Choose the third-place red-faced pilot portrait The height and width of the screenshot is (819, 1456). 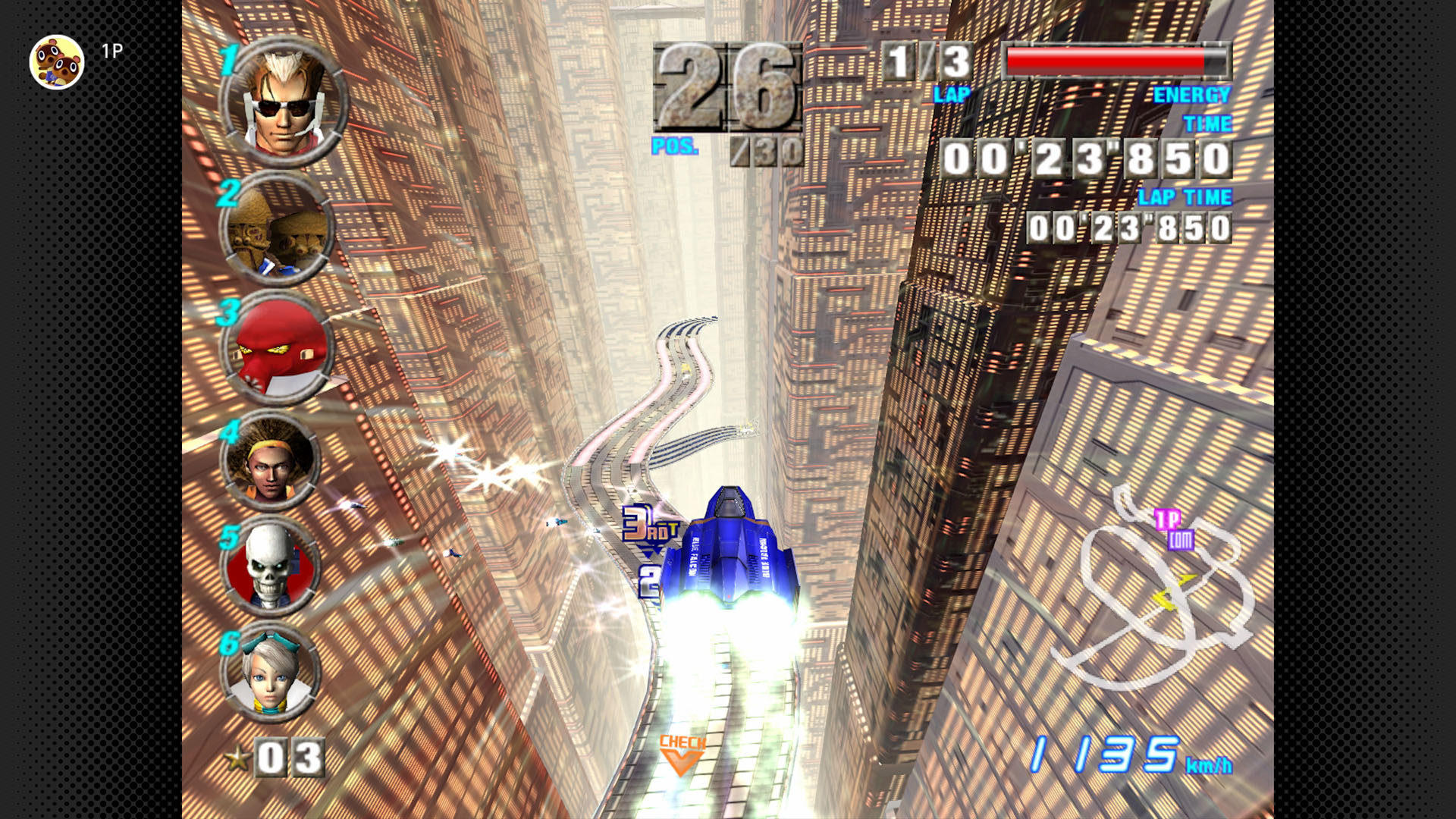[278, 348]
